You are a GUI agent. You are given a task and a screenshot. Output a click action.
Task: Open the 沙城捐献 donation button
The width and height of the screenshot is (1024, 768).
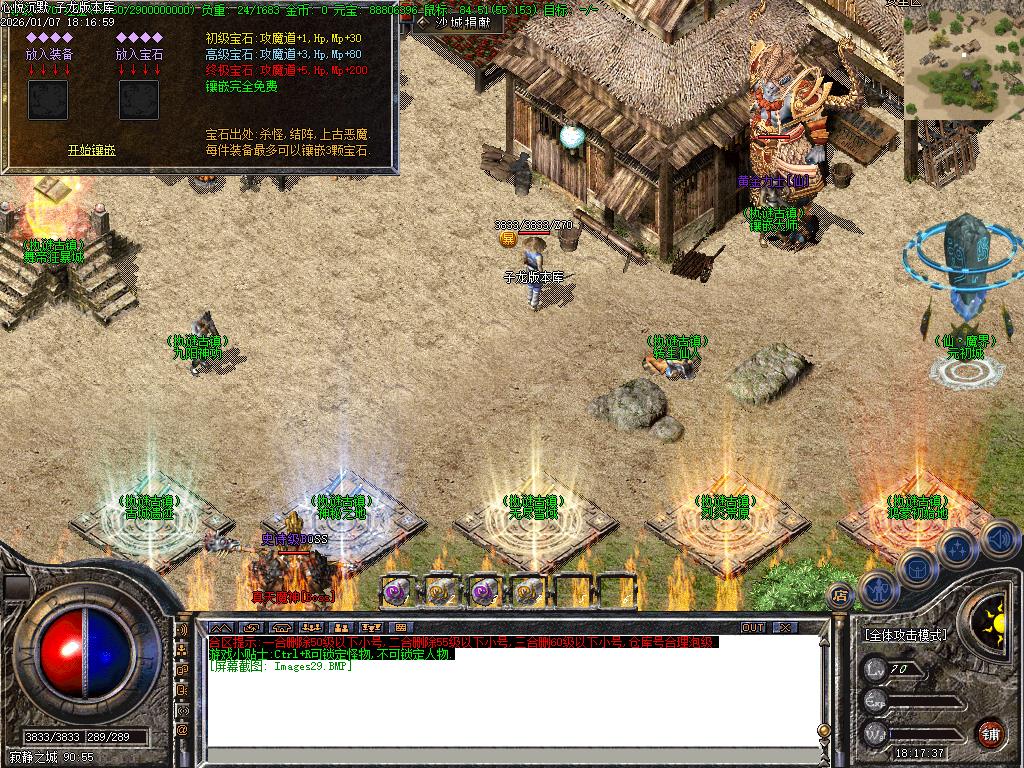pyautogui.click(x=455, y=21)
